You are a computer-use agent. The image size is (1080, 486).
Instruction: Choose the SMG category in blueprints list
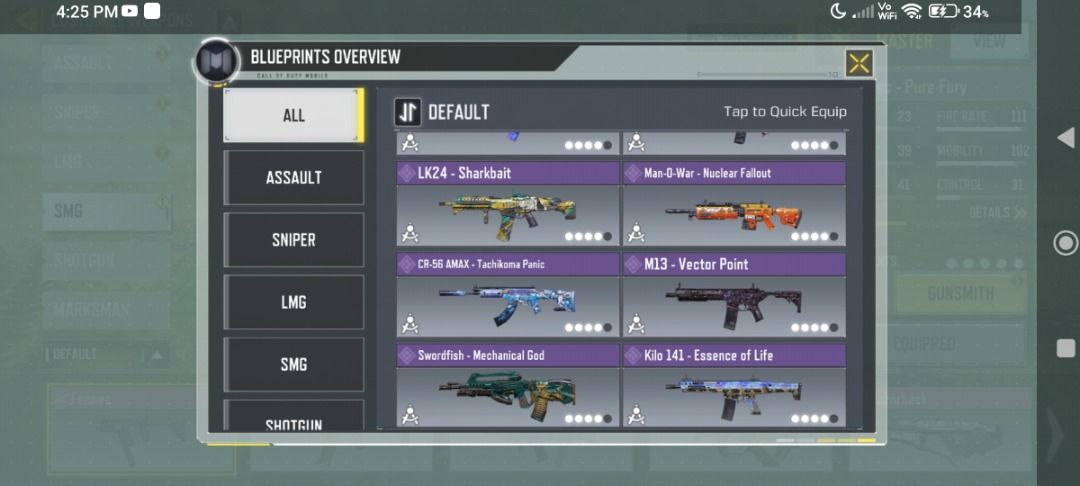click(x=293, y=364)
